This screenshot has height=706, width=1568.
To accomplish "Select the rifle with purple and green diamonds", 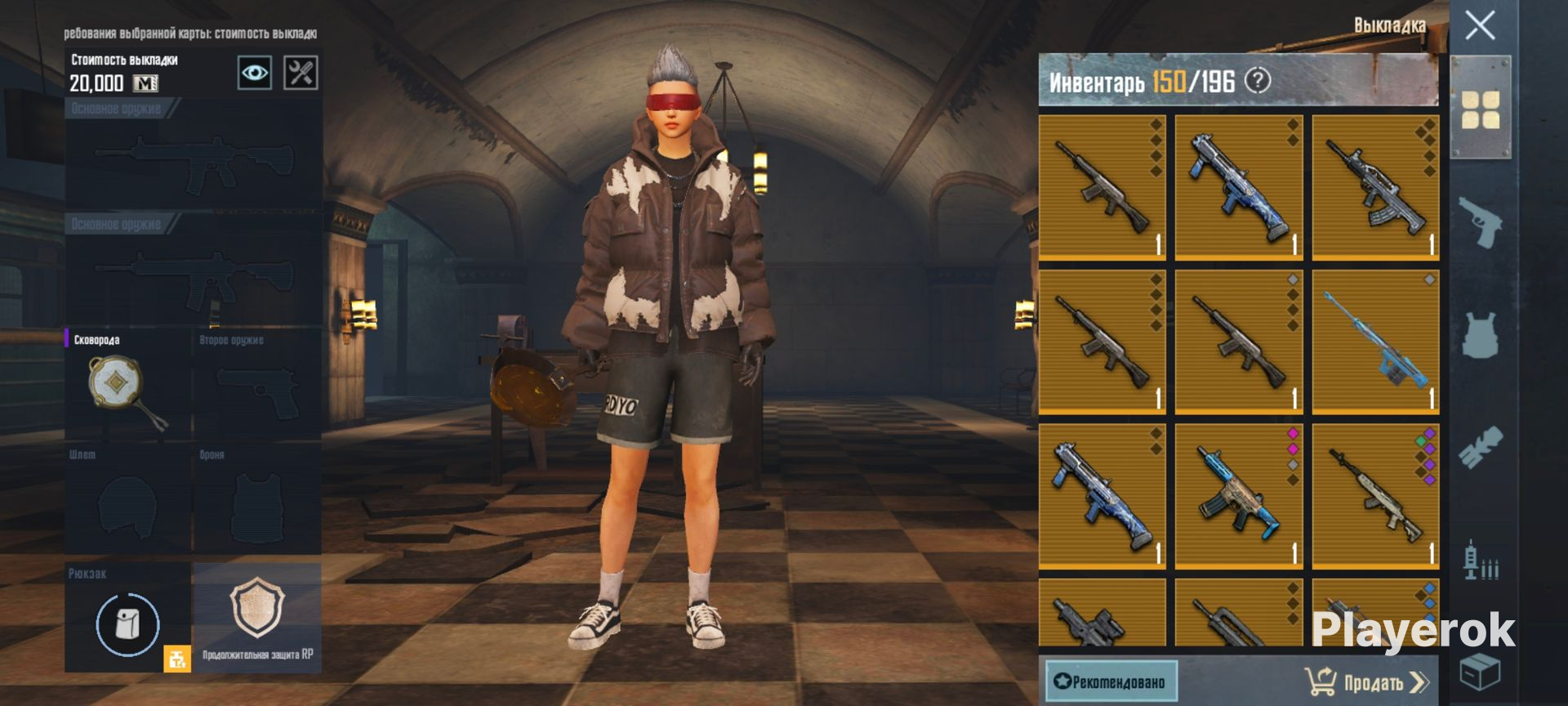I will point(1375,495).
